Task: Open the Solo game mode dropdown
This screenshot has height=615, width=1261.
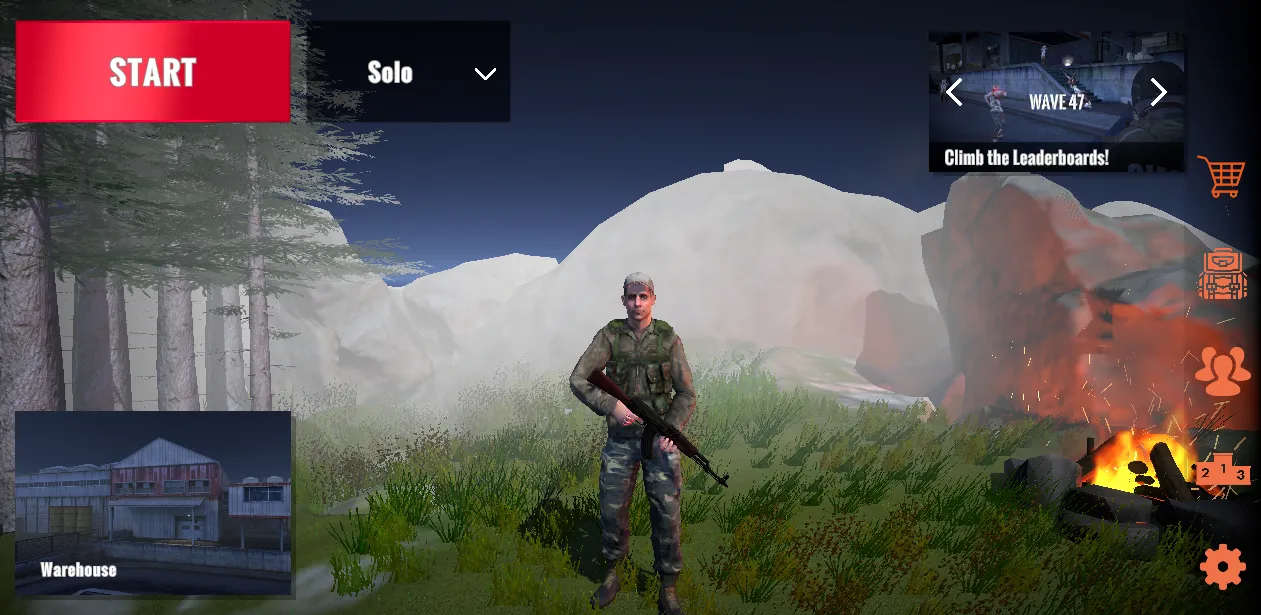Action: click(x=409, y=72)
